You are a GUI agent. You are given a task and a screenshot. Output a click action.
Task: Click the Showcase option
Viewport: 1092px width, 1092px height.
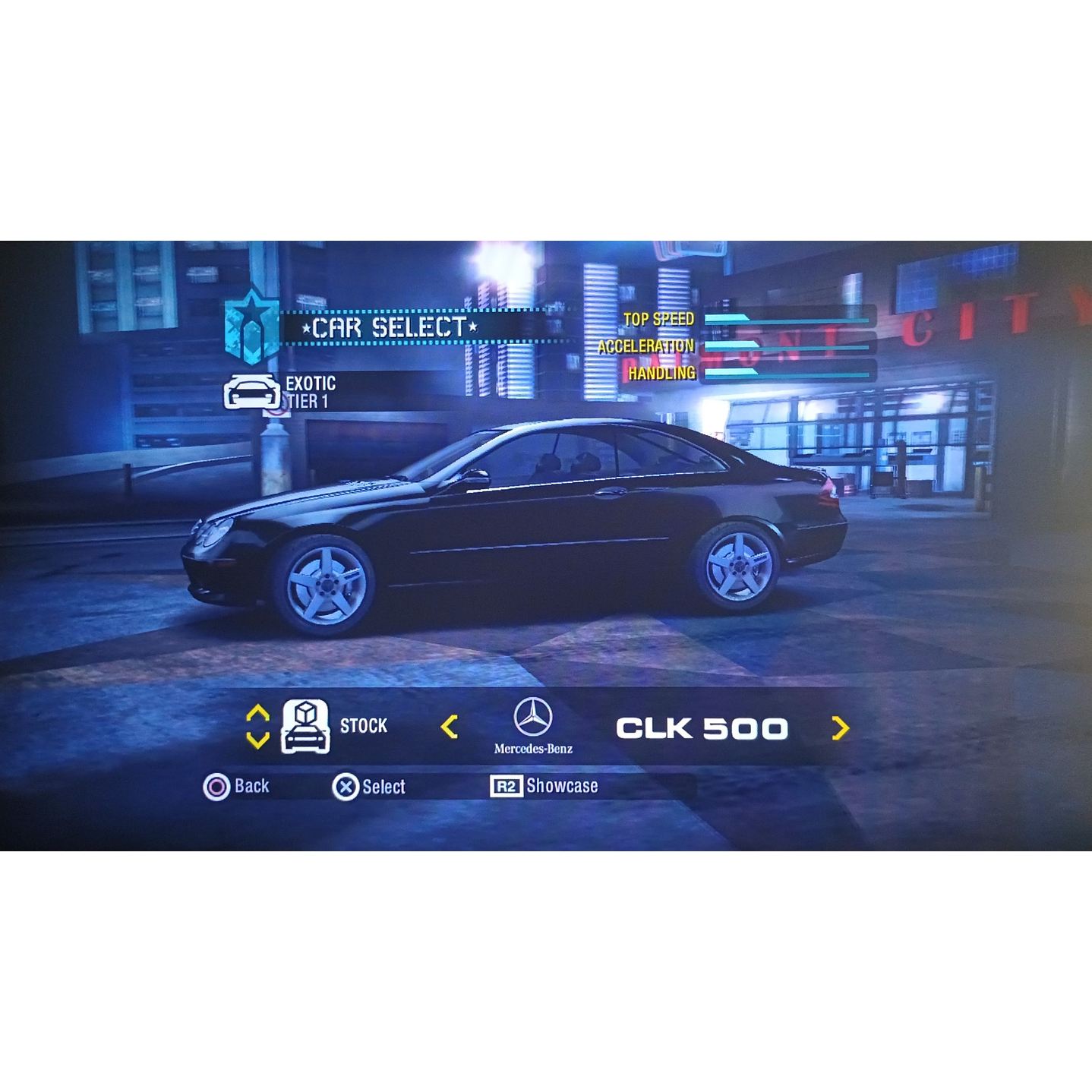coord(565,786)
